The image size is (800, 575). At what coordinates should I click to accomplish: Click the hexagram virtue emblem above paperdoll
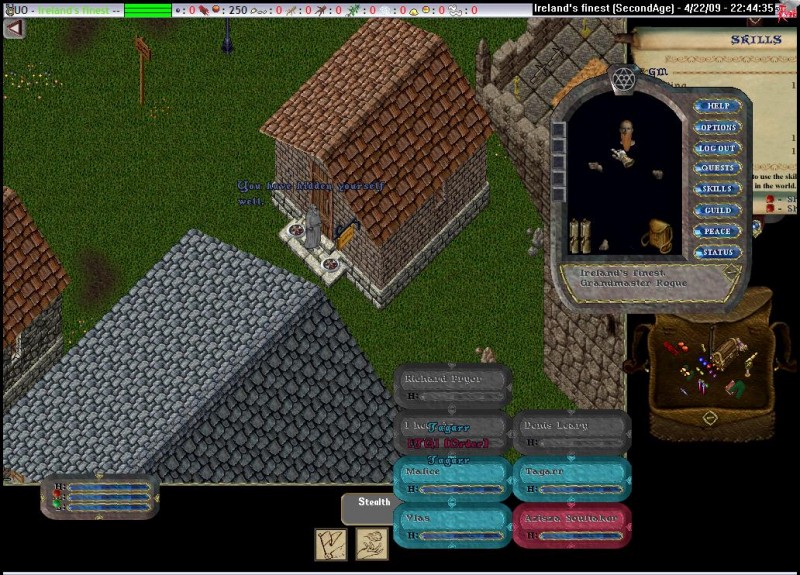tap(622, 78)
